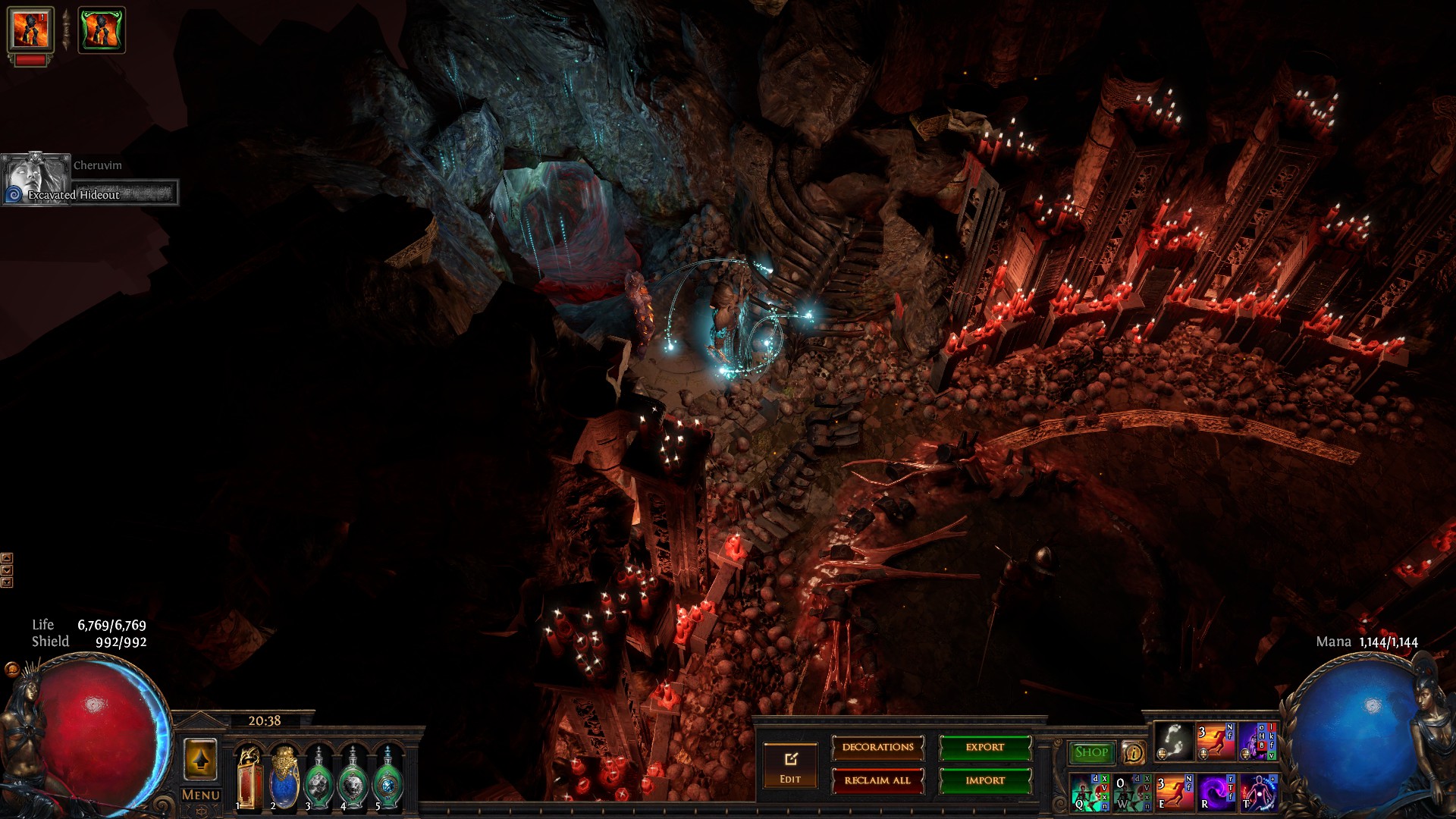Open the hideout Edit mode

790,765
